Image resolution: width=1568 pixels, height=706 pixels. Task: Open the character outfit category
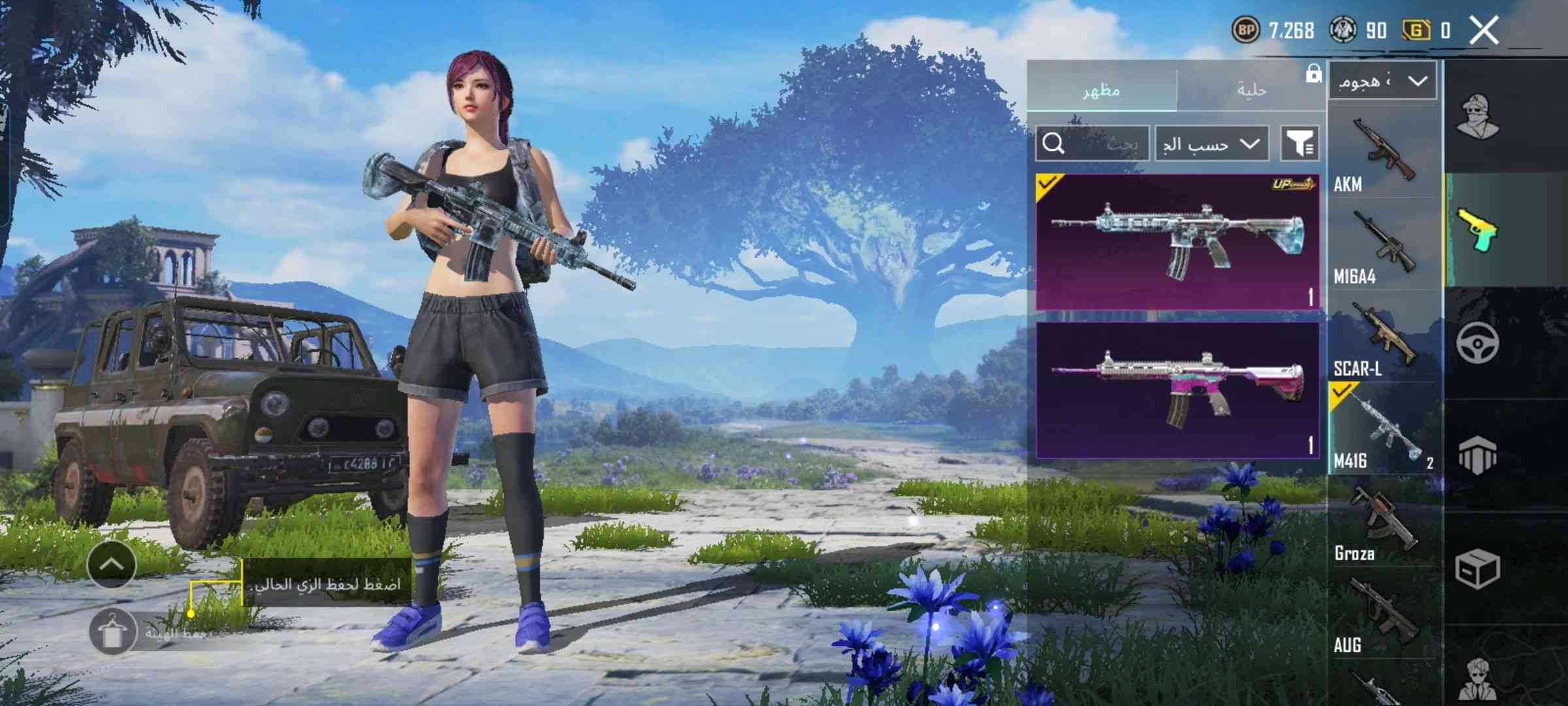1478,116
